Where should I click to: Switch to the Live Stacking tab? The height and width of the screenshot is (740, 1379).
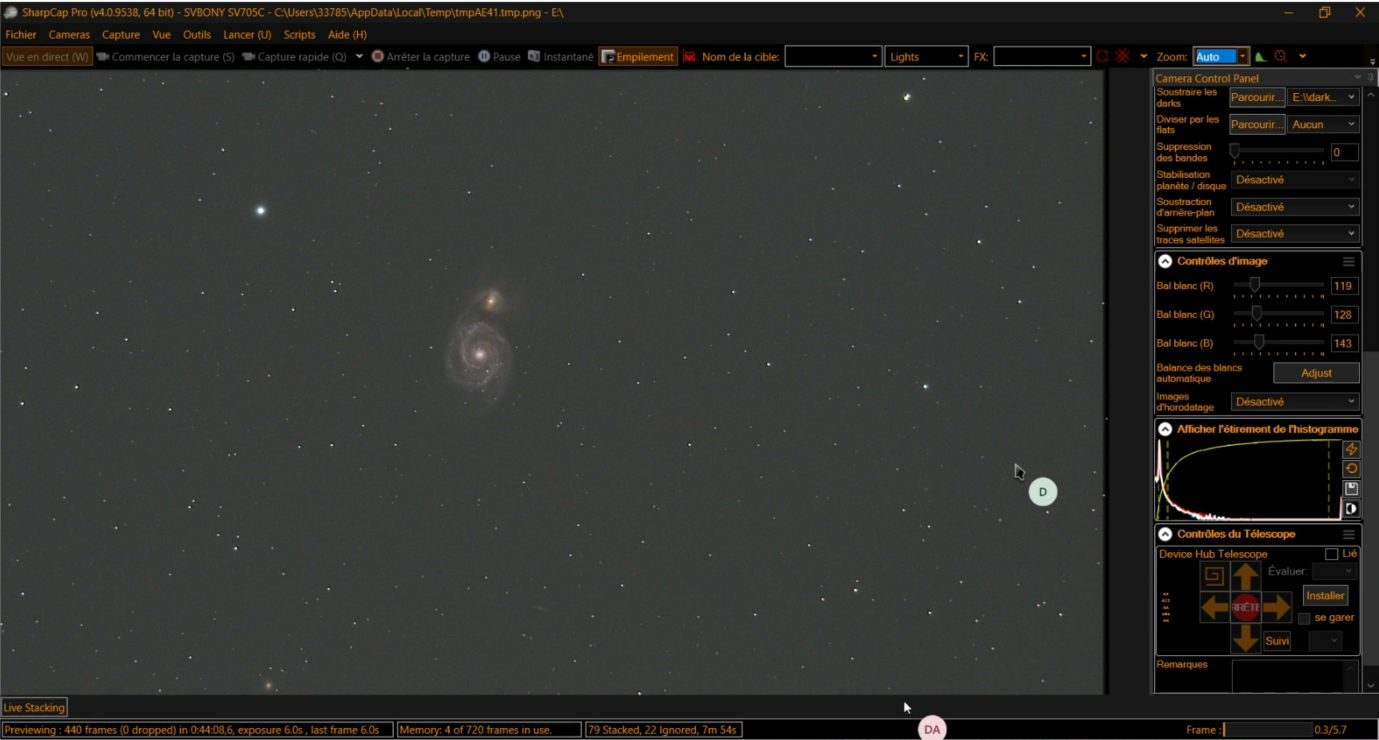coord(34,708)
